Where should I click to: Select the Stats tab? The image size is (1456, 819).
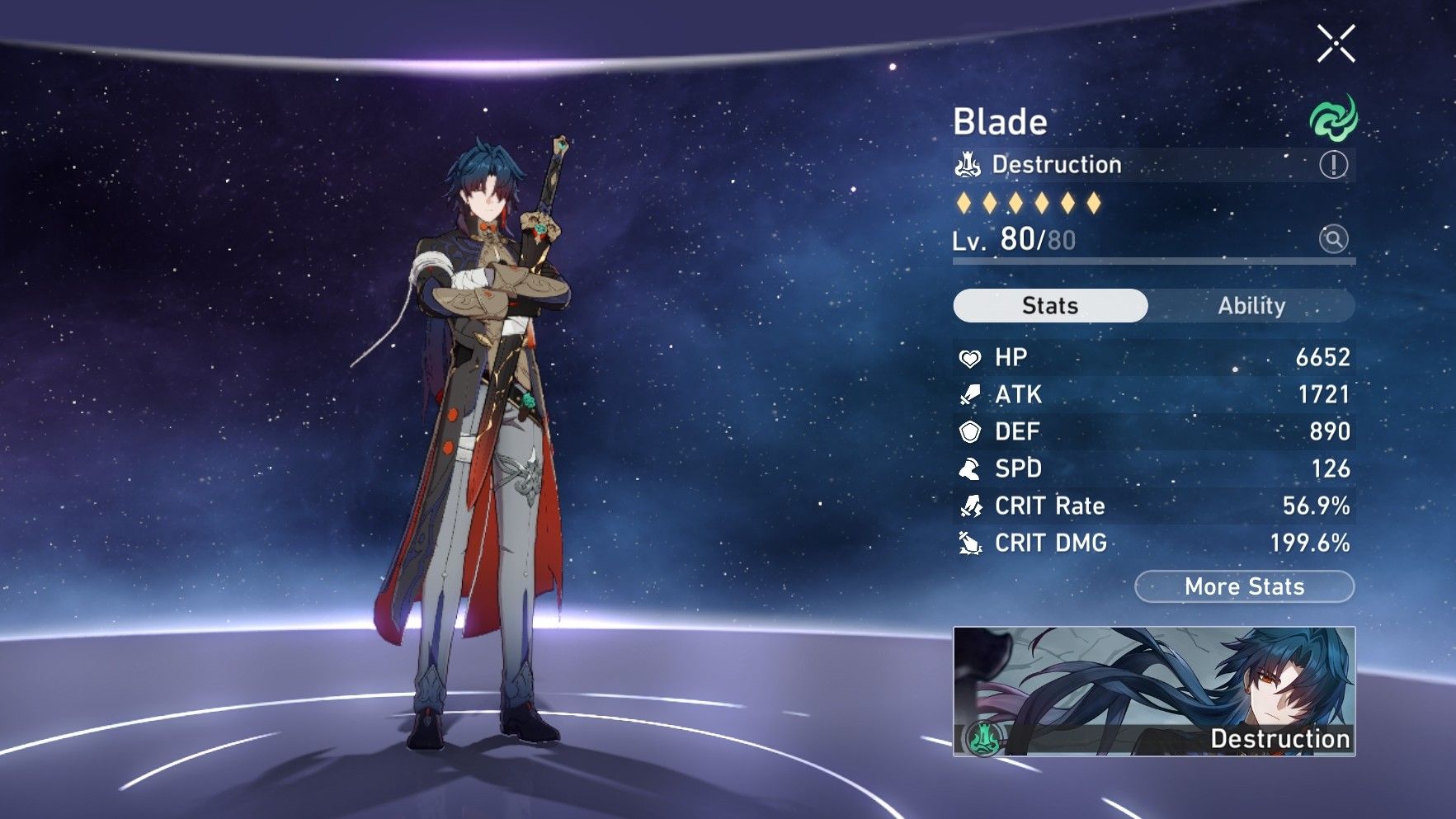pos(1050,305)
